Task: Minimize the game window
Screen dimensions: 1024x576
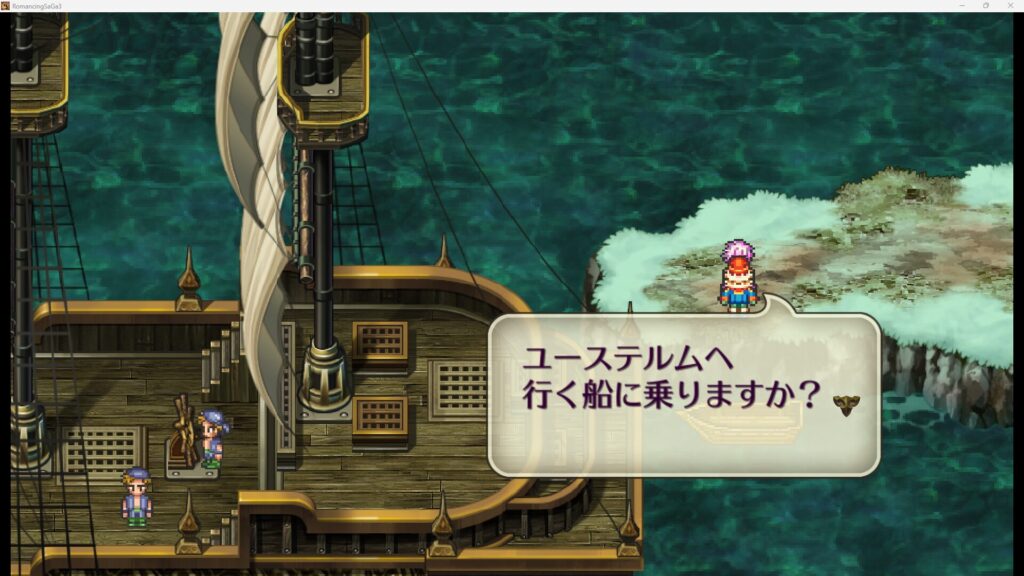Action: [961, 5]
